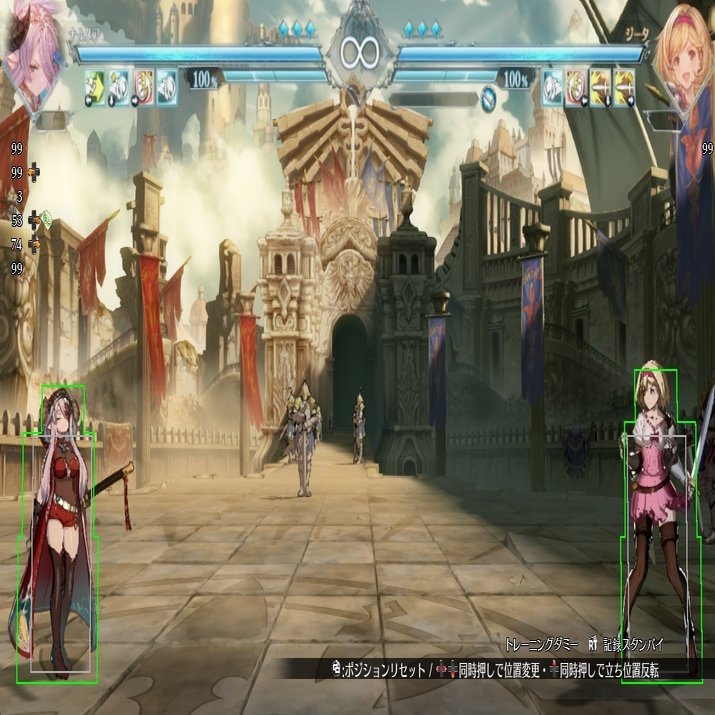Image resolution: width=715 pixels, height=715 pixels.
Task: Activate Djeeta's red skill icon
Action: pyautogui.click(x=577, y=86)
